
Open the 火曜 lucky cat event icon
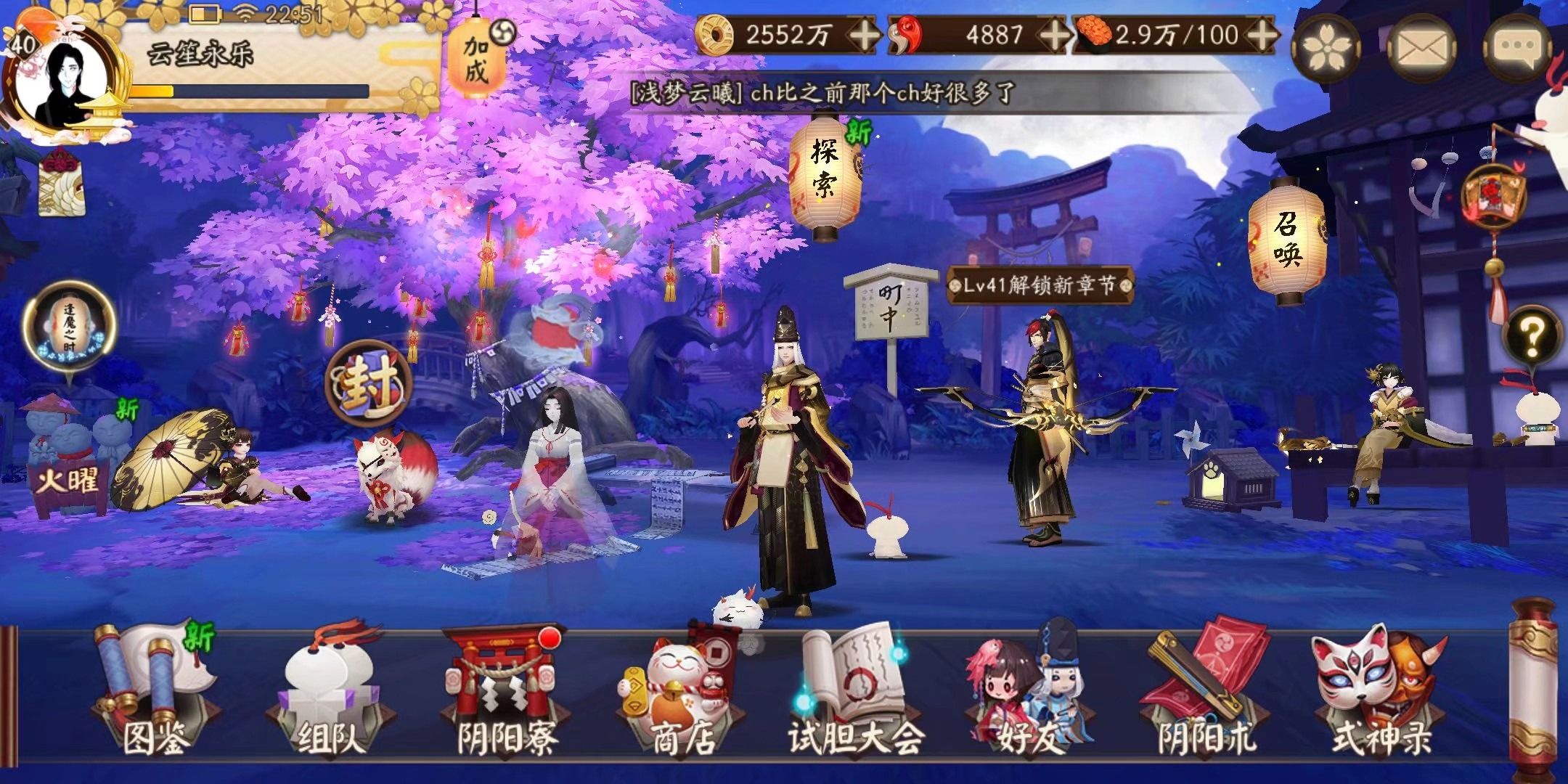[x=69, y=450]
